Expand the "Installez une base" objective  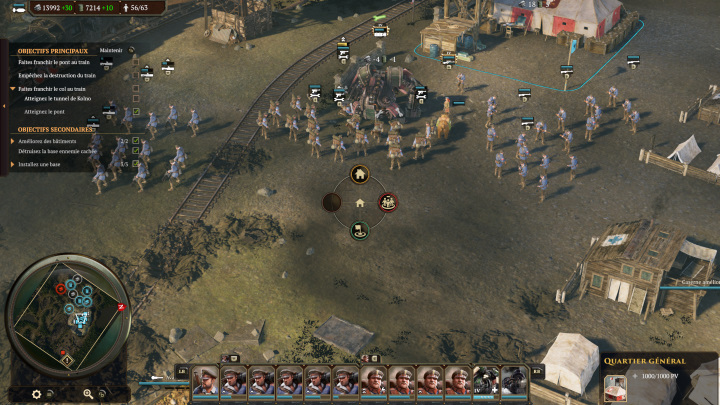13,163
